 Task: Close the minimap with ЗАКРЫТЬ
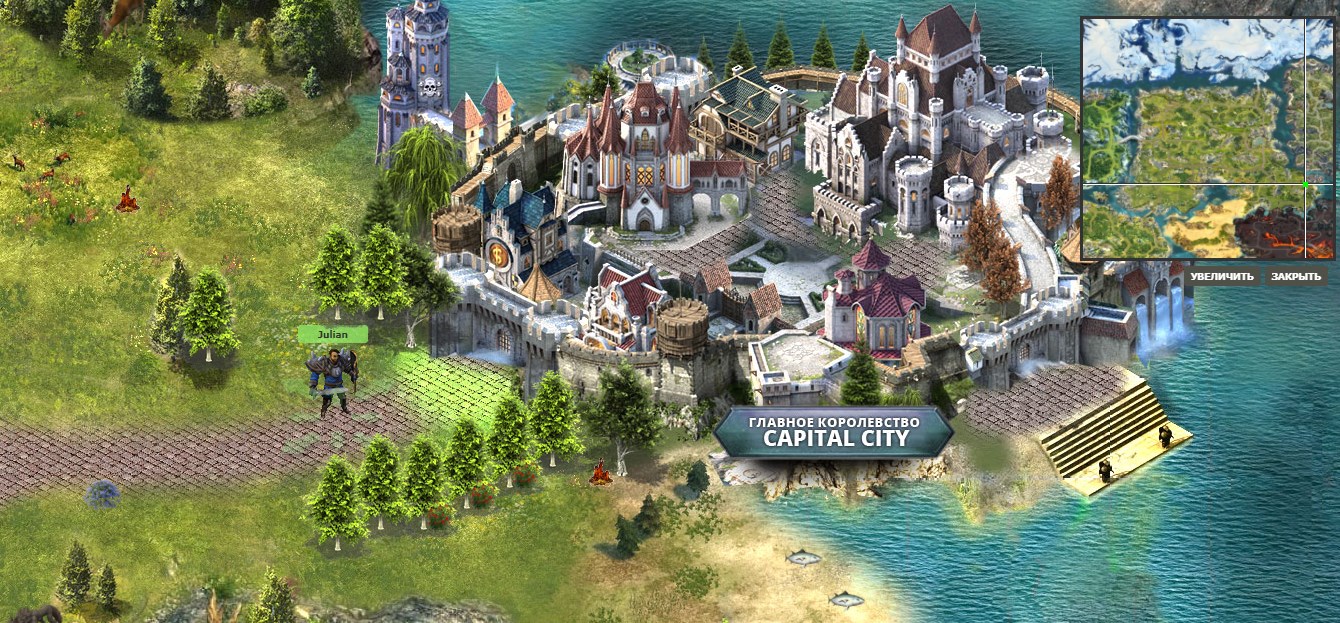(1296, 276)
